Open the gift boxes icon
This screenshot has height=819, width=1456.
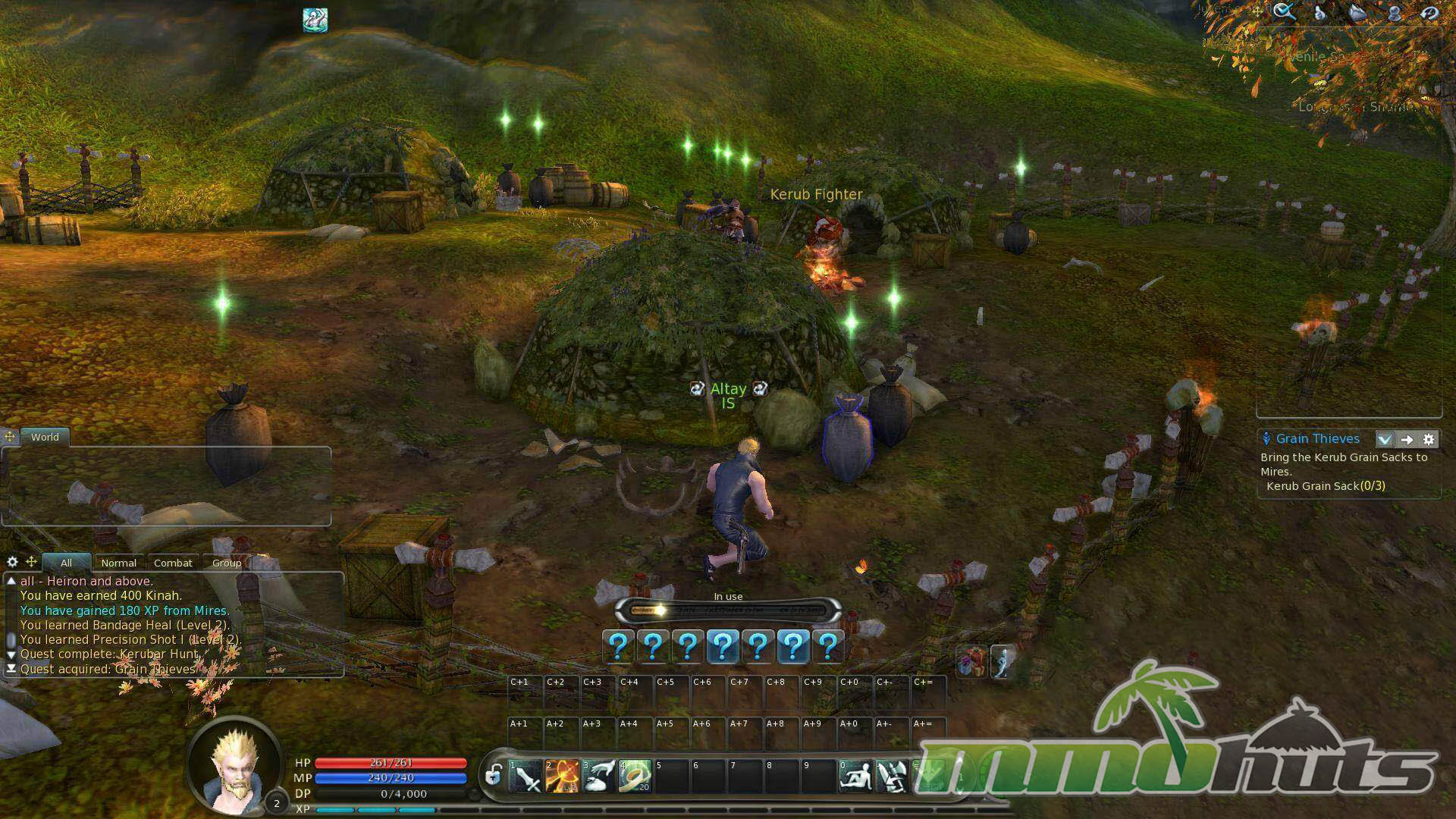(971, 661)
